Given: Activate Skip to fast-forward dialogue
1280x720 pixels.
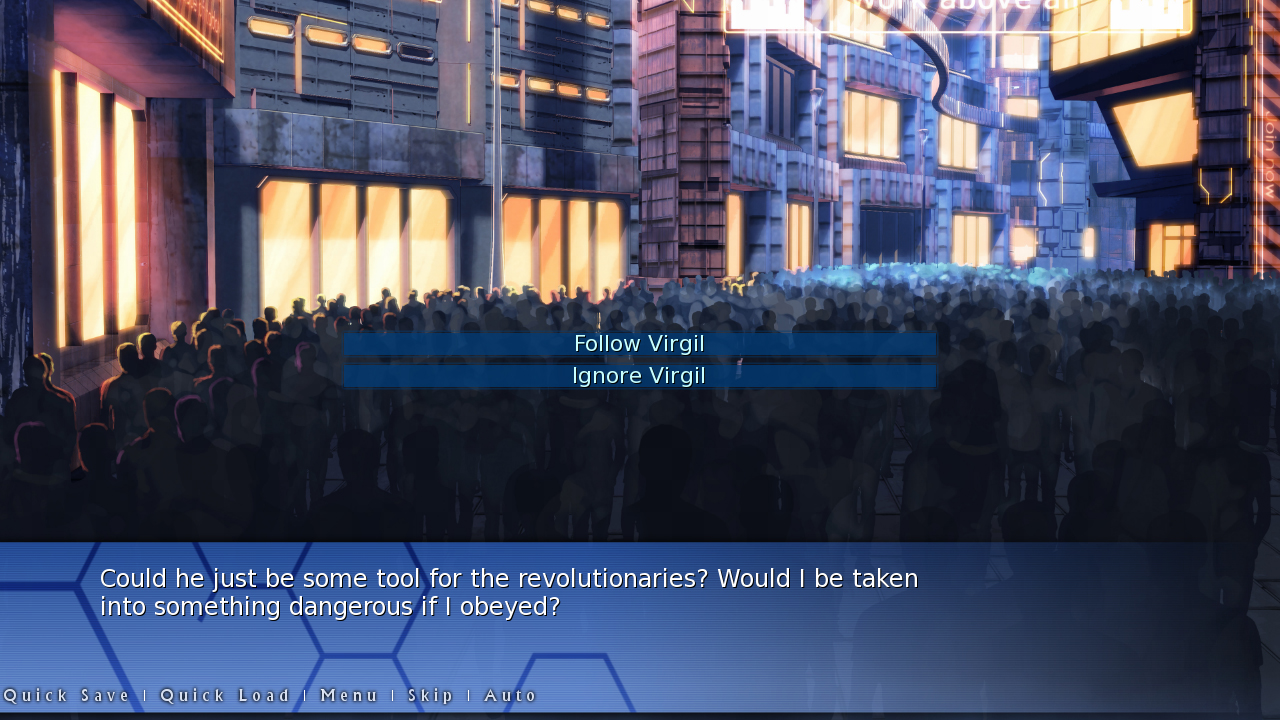Looking at the screenshot, I should tap(432, 695).
